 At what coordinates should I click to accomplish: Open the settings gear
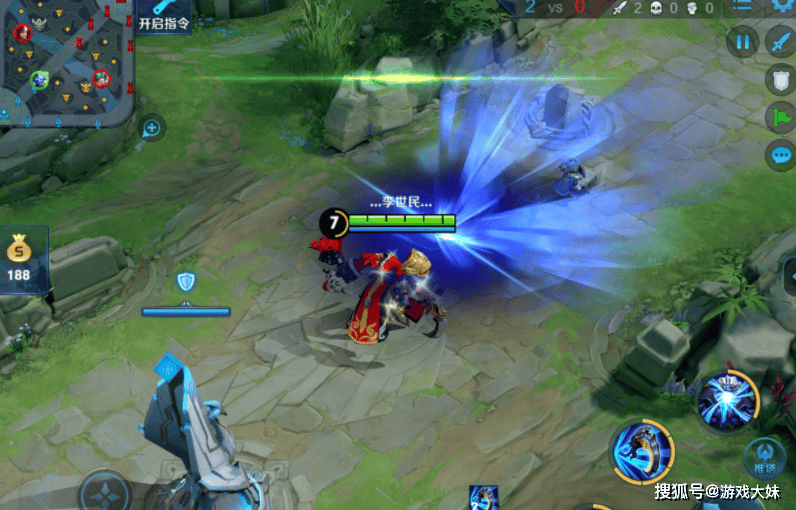[x=782, y=6]
